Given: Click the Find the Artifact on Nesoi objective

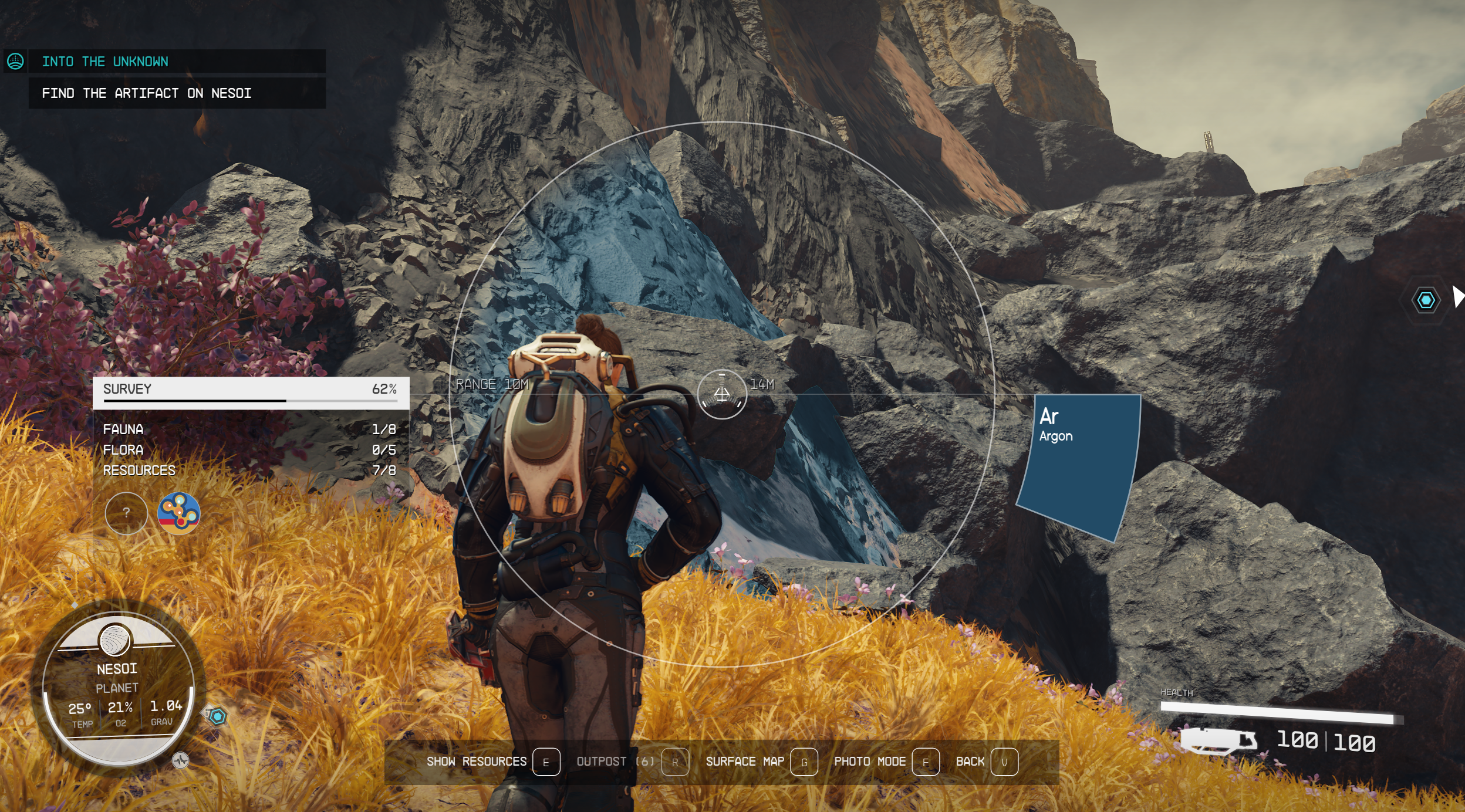Looking at the screenshot, I should click(147, 93).
